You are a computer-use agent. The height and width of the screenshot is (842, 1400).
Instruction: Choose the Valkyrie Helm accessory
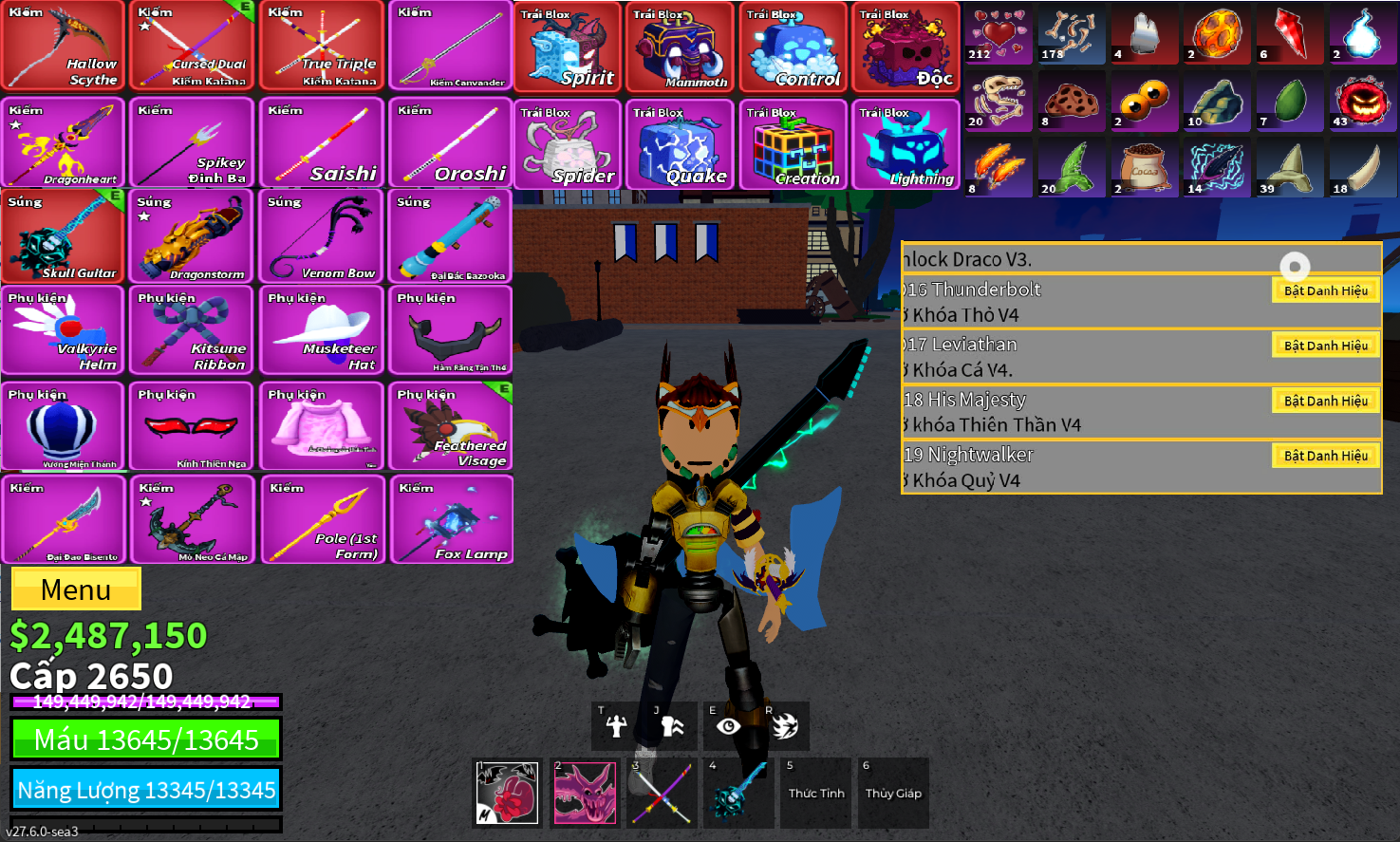click(64, 331)
